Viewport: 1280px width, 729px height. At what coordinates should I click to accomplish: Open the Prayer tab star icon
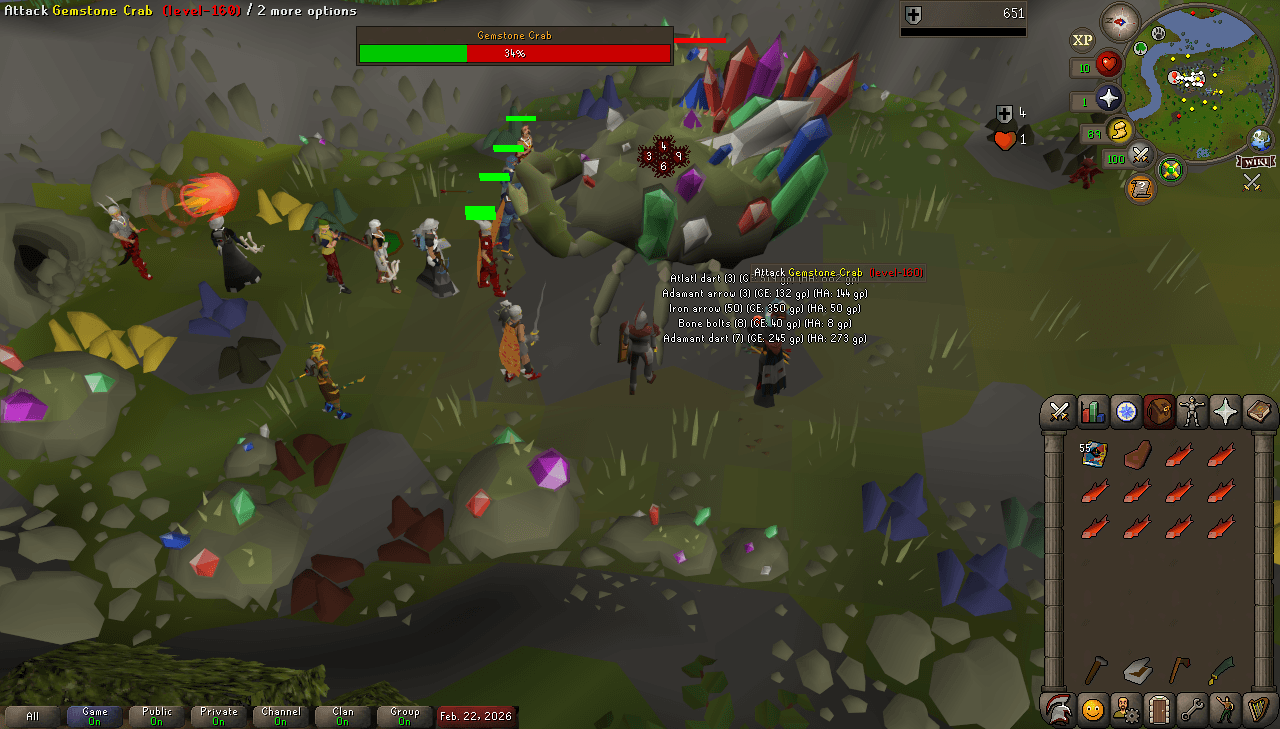[1225, 412]
